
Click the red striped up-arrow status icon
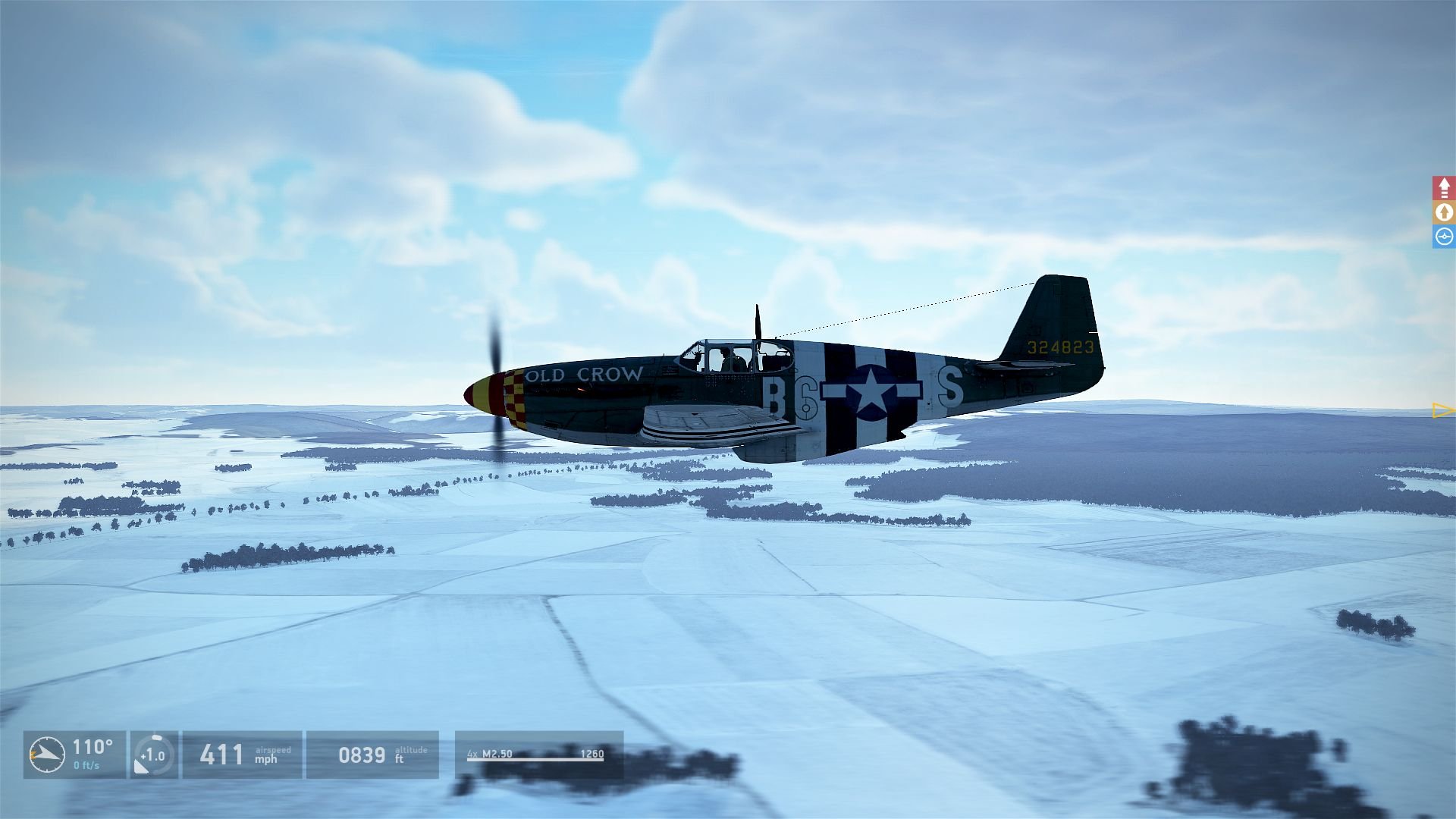click(x=1443, y=187)
